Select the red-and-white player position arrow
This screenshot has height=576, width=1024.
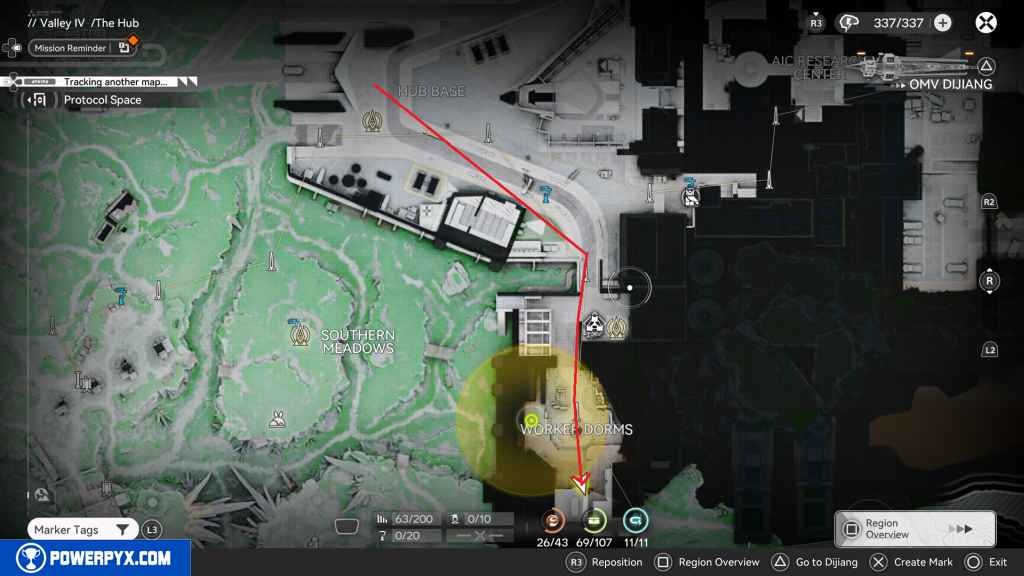[580, 485]
